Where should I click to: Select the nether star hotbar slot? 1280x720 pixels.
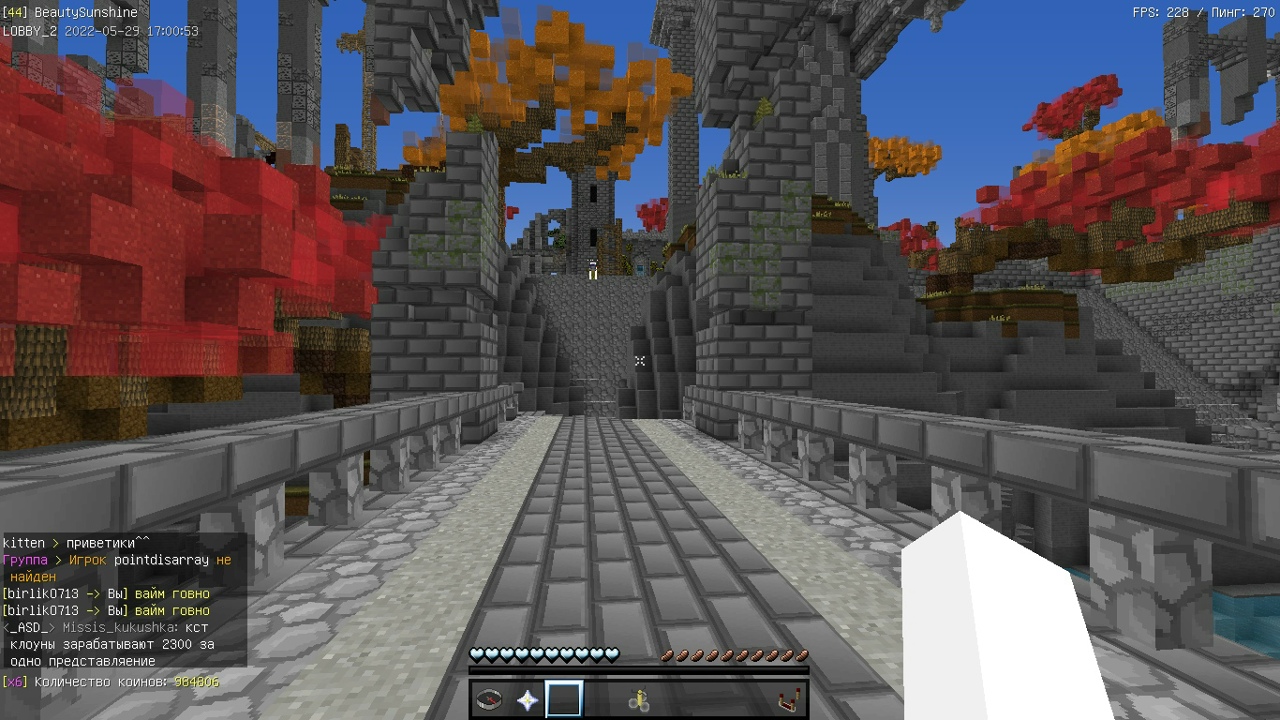click(527, 700)
